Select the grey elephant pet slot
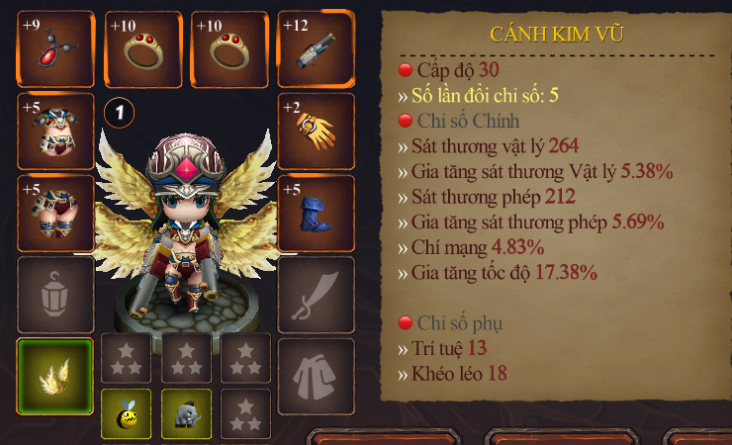This screenshot has width=732, height=445. click(186, 413)
